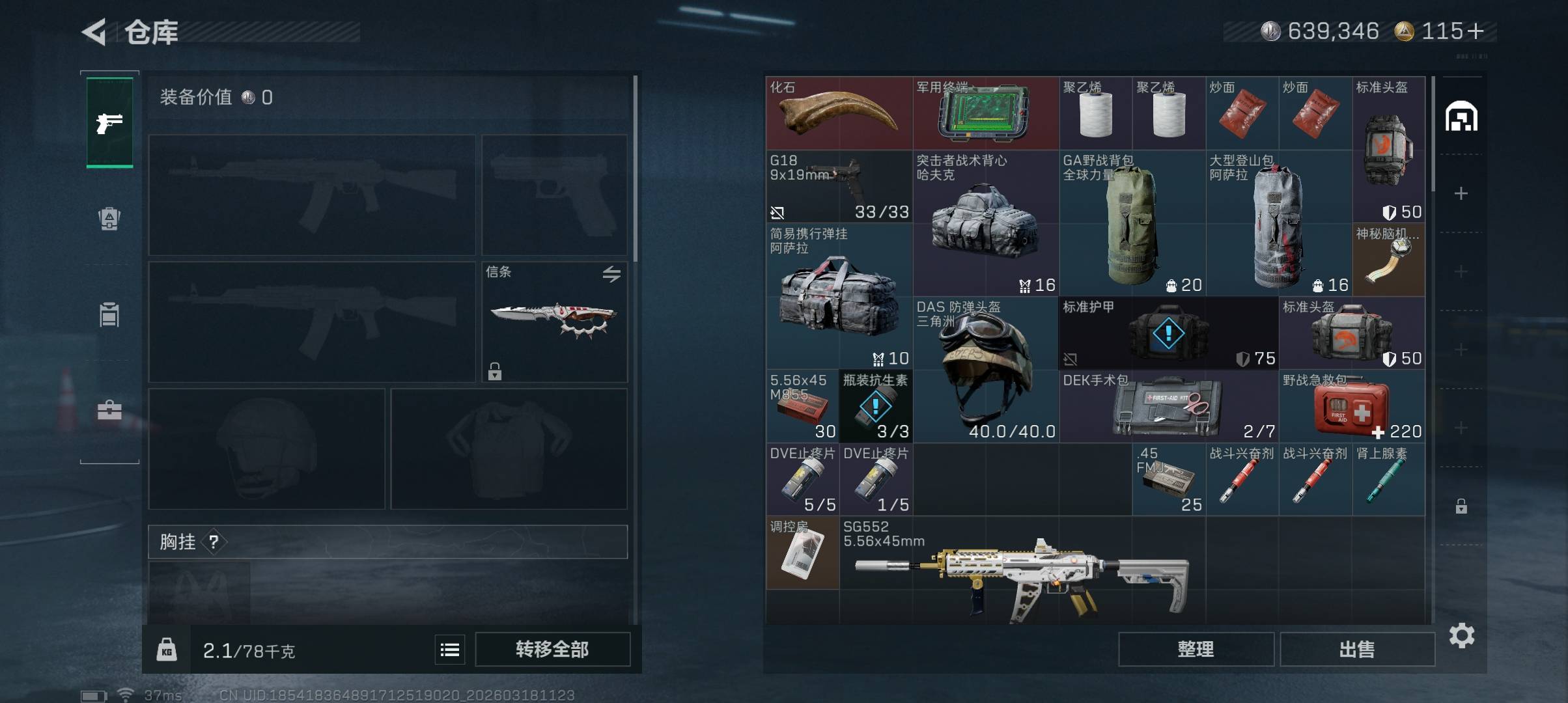Select the warehouse home icon tab
Viewport: 1568px width, 703px height.
click(1461, 117)
